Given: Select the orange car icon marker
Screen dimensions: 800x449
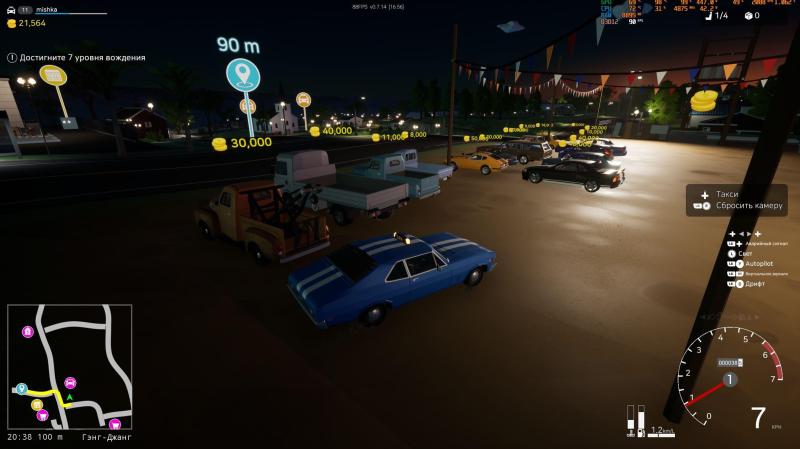Looking at the screenshot, I should point(303,99).
